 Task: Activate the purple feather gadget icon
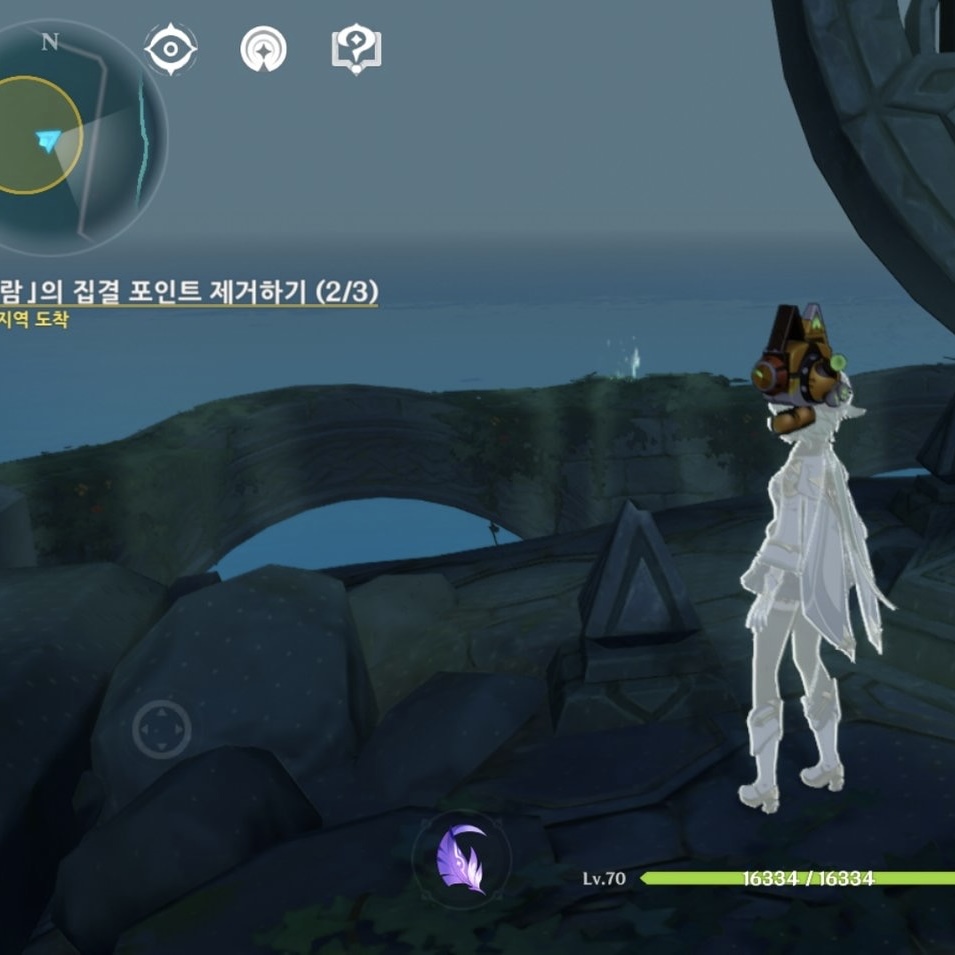pyautogui.click(x=461, y=859)
